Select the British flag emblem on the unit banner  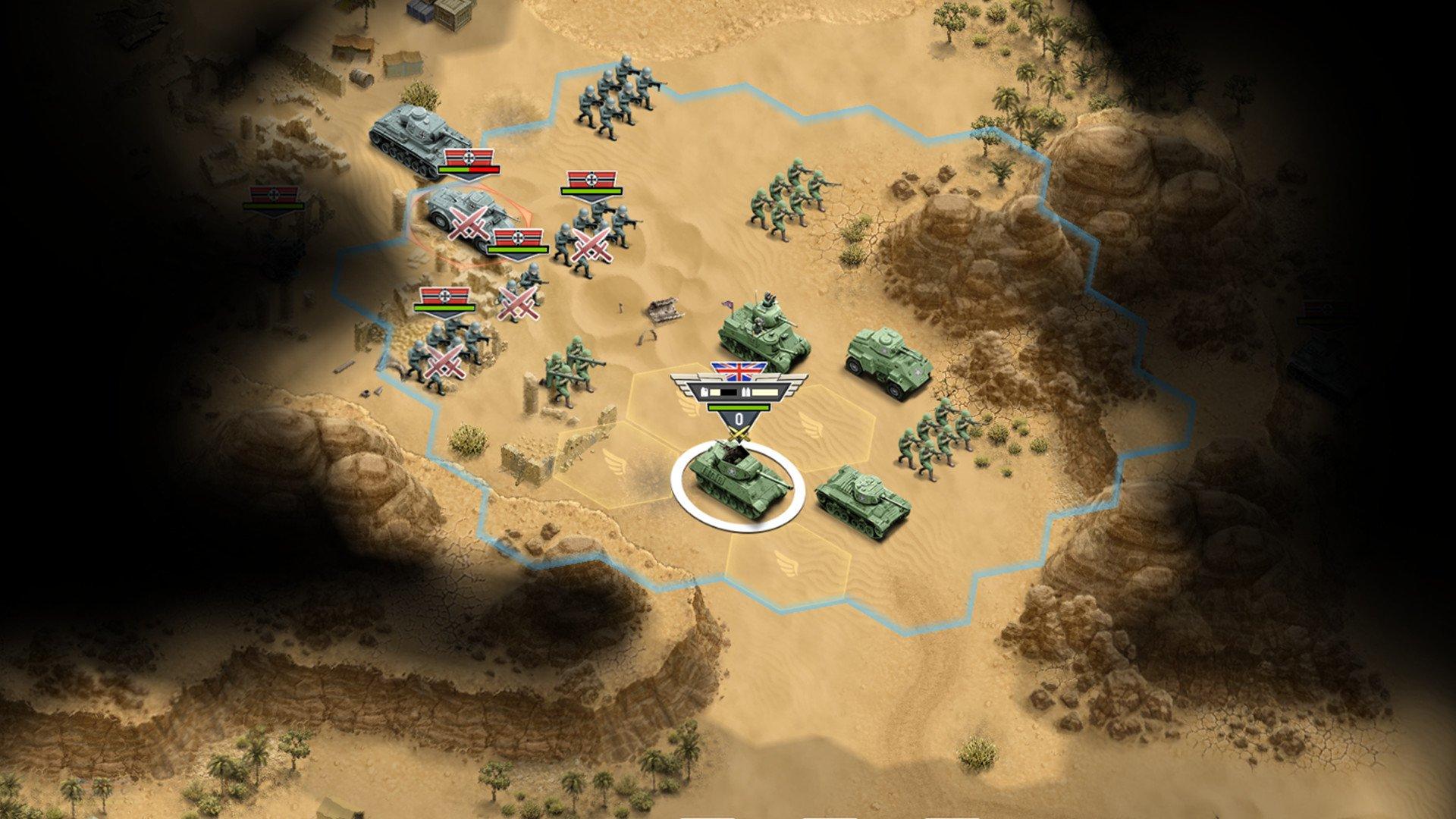pyautogui.click(x=737, y=372)
